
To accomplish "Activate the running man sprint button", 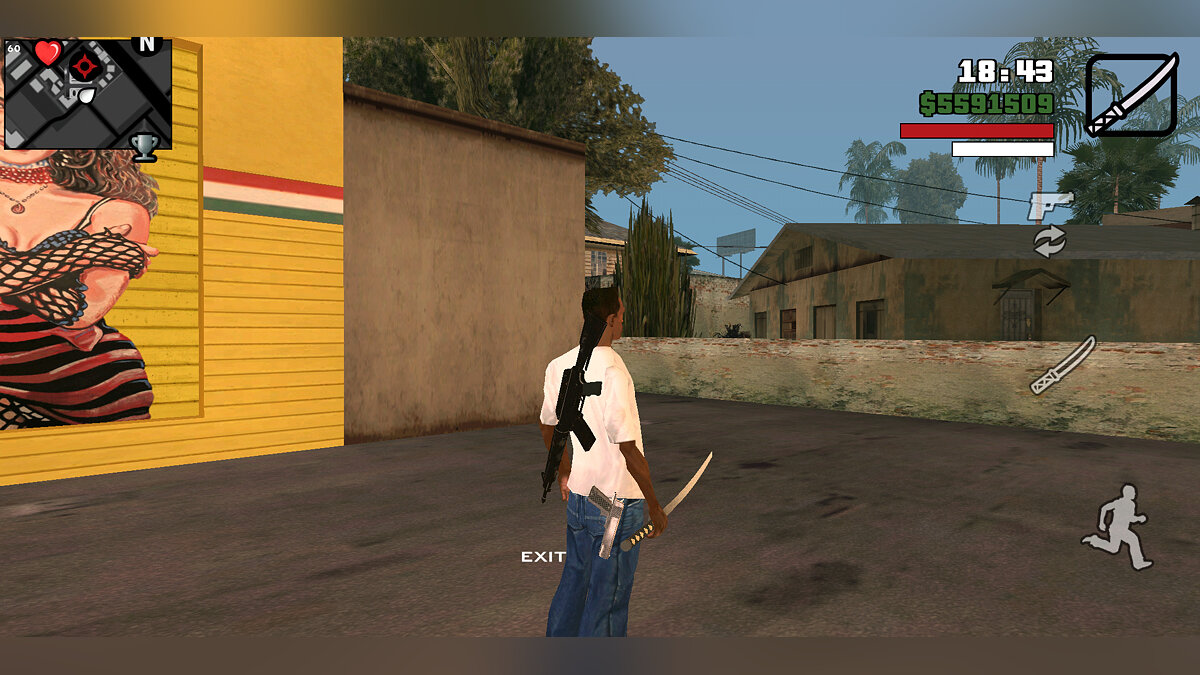I will pos(1116,527).
